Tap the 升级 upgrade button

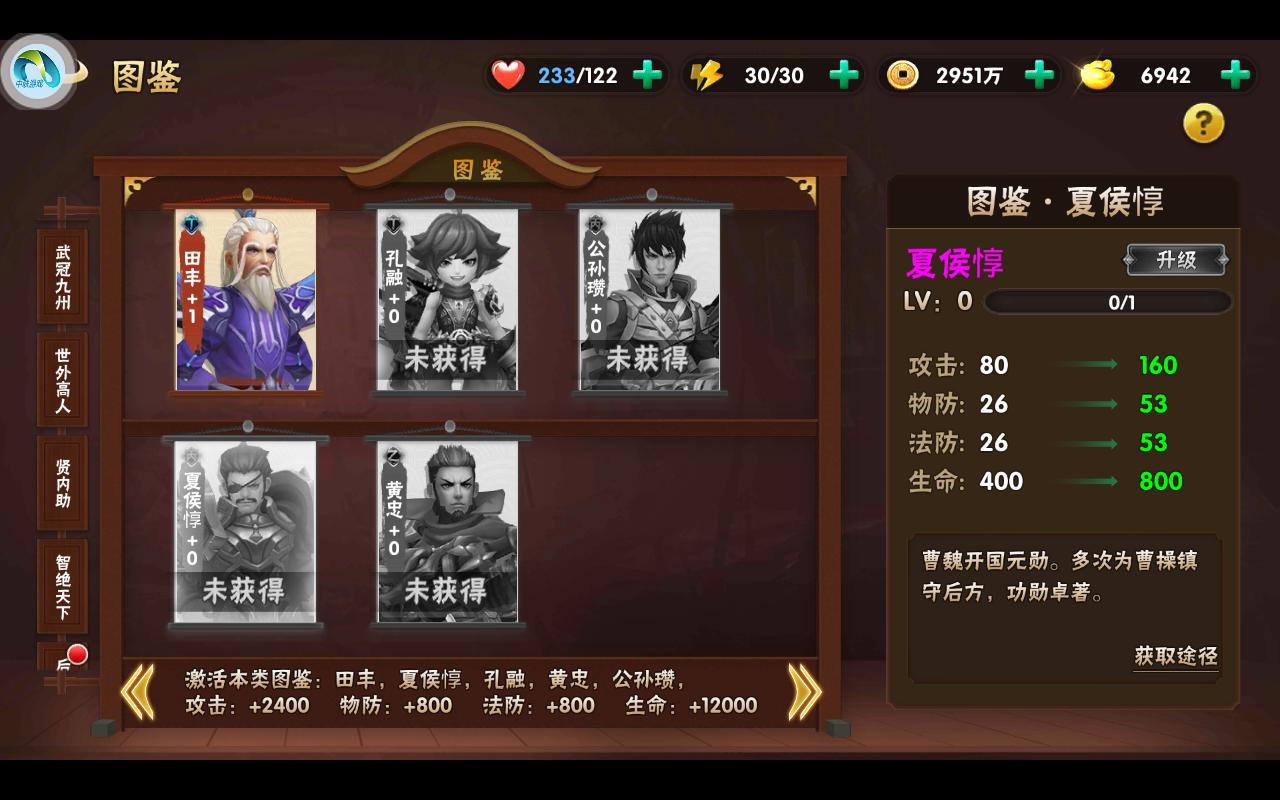(x=1176, y=260)
